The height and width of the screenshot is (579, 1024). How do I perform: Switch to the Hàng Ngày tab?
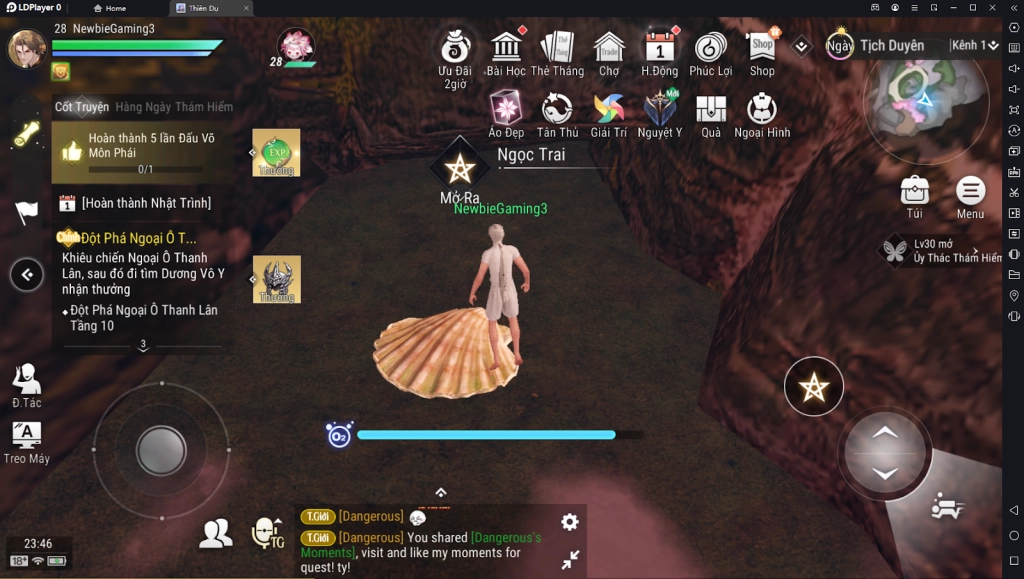[x=143, y=107]
